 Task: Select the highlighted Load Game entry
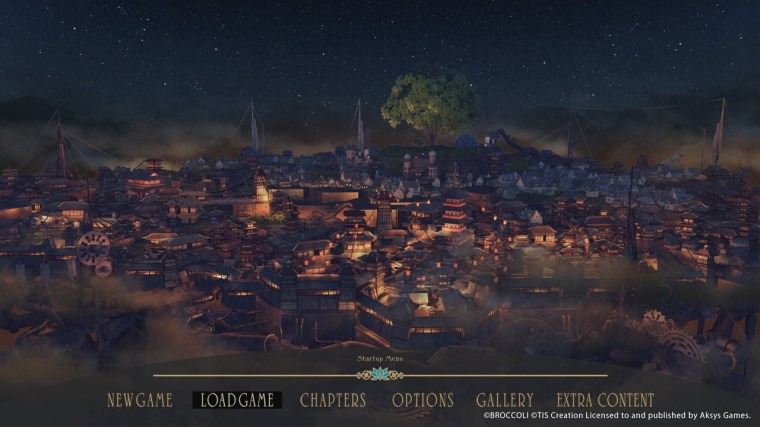(237, 400)
